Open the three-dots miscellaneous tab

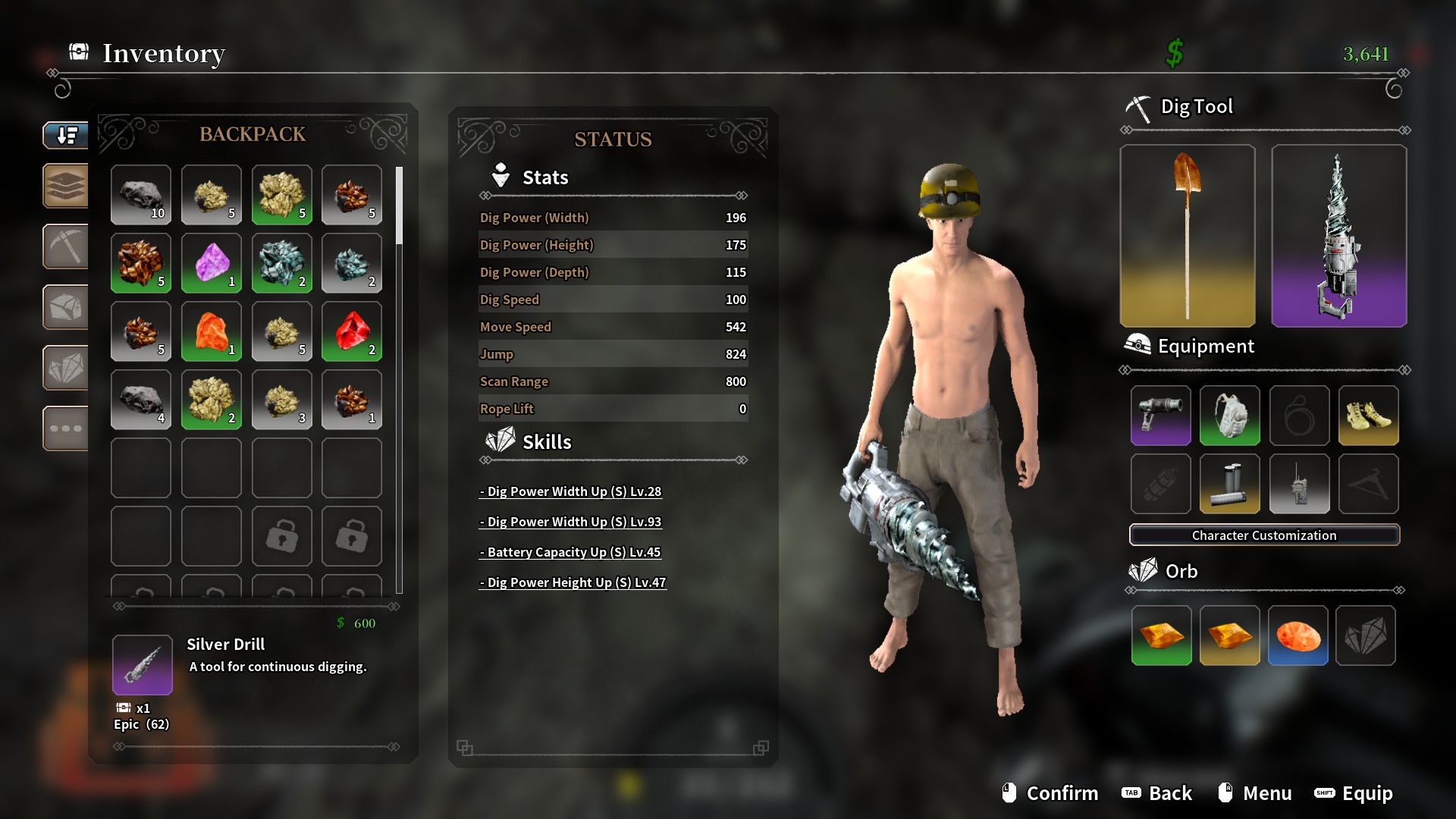(x=66, y=428)
